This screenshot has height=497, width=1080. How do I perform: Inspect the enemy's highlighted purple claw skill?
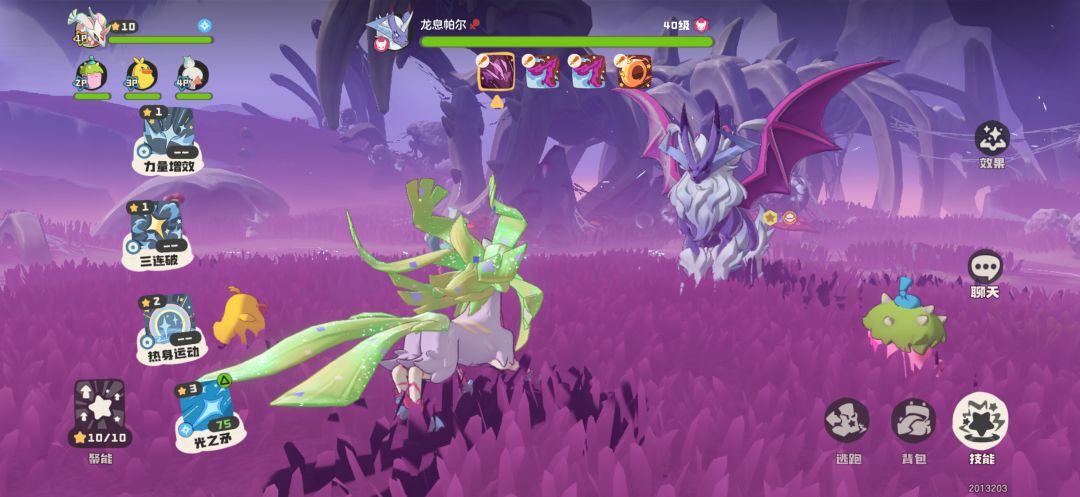click(x=496, y=72)
